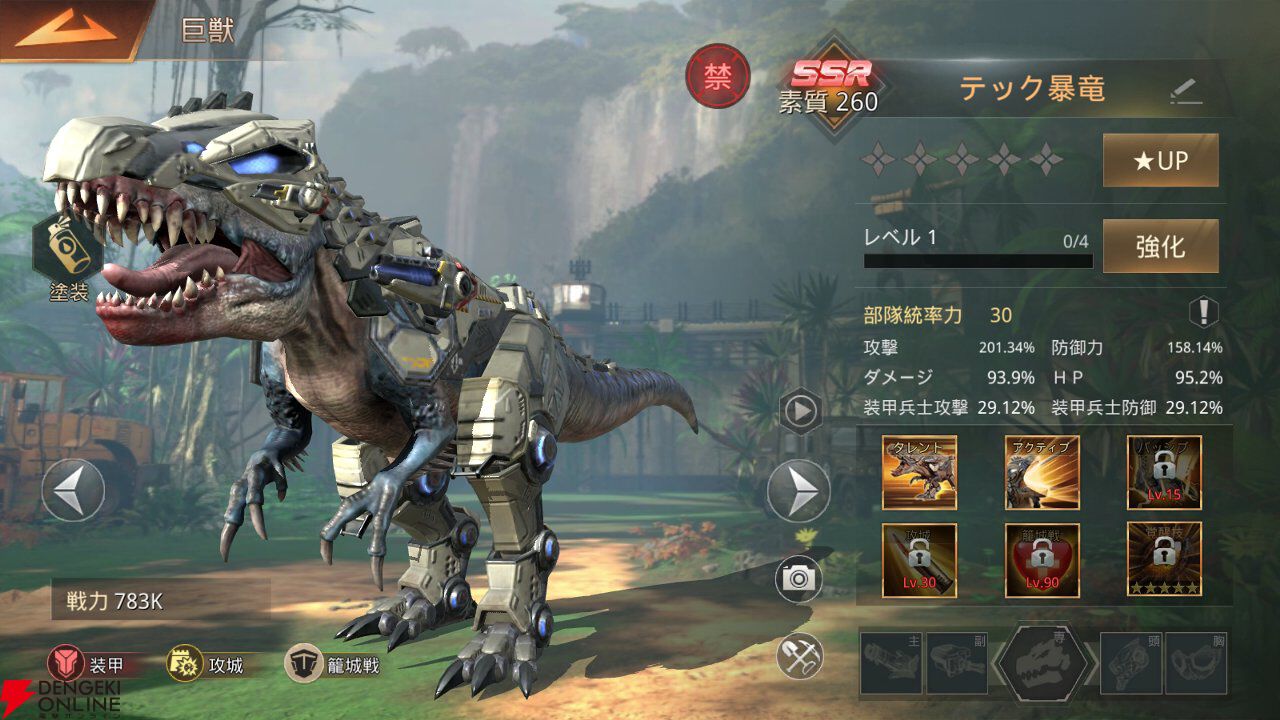Inspect the locked Lv.90 heart skill
This screenshot has width=1280, height=720.
coord(1042,560)
